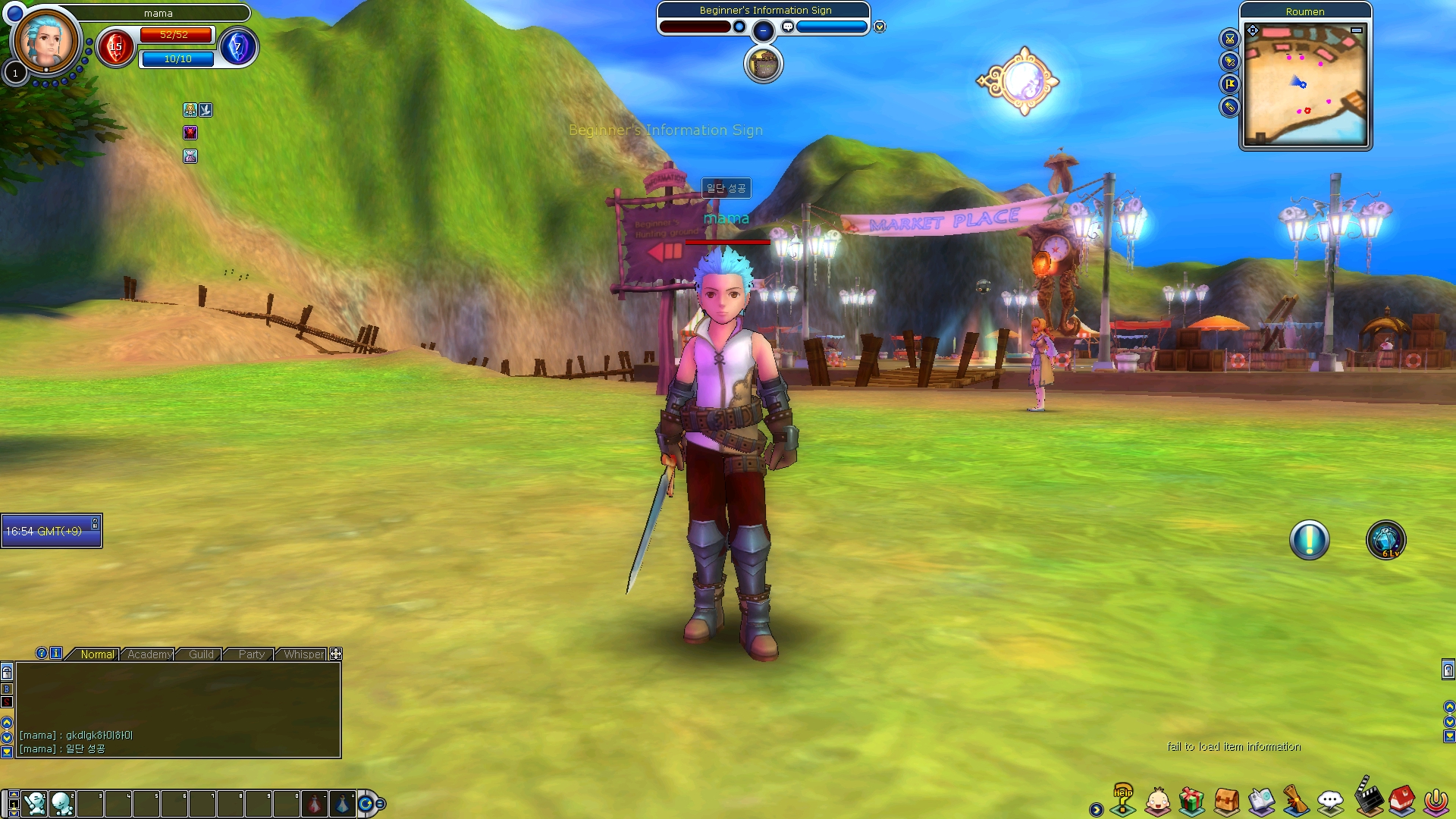The image size is (1456, 819).
Task: Click the compass icon on the Roumen minimap
Action: (1253, 30)
